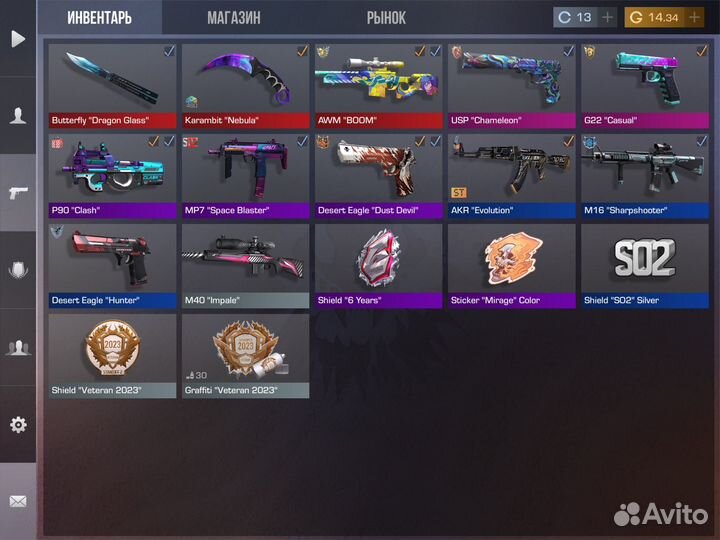720x540 pixels.
Task: Switch to the Магазин tab
Action: click(234, 18)
